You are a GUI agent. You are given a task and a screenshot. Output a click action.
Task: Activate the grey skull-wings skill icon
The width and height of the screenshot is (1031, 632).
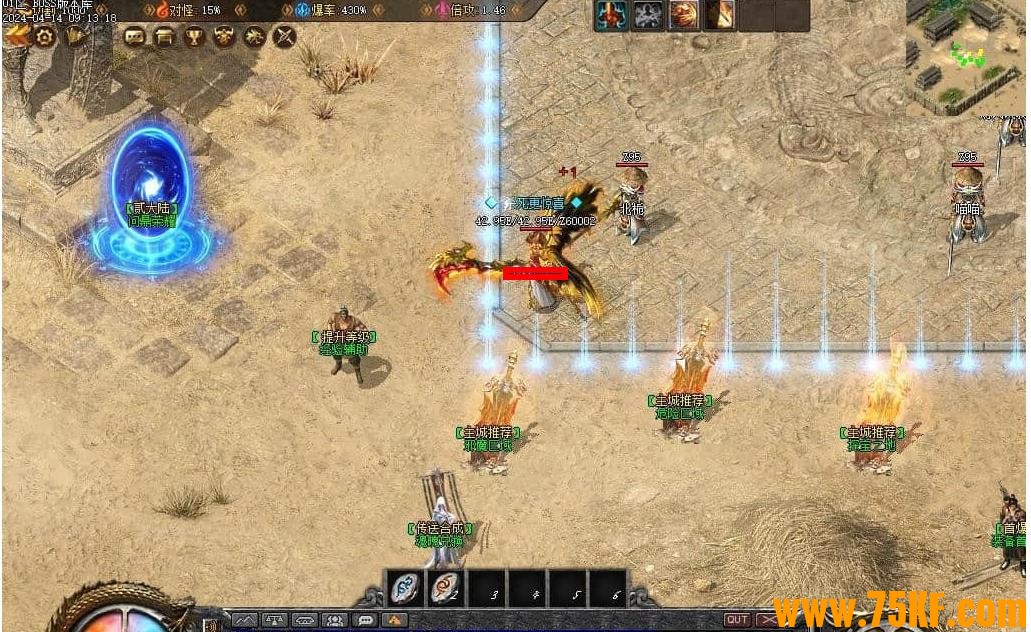[x=648, y=15]
